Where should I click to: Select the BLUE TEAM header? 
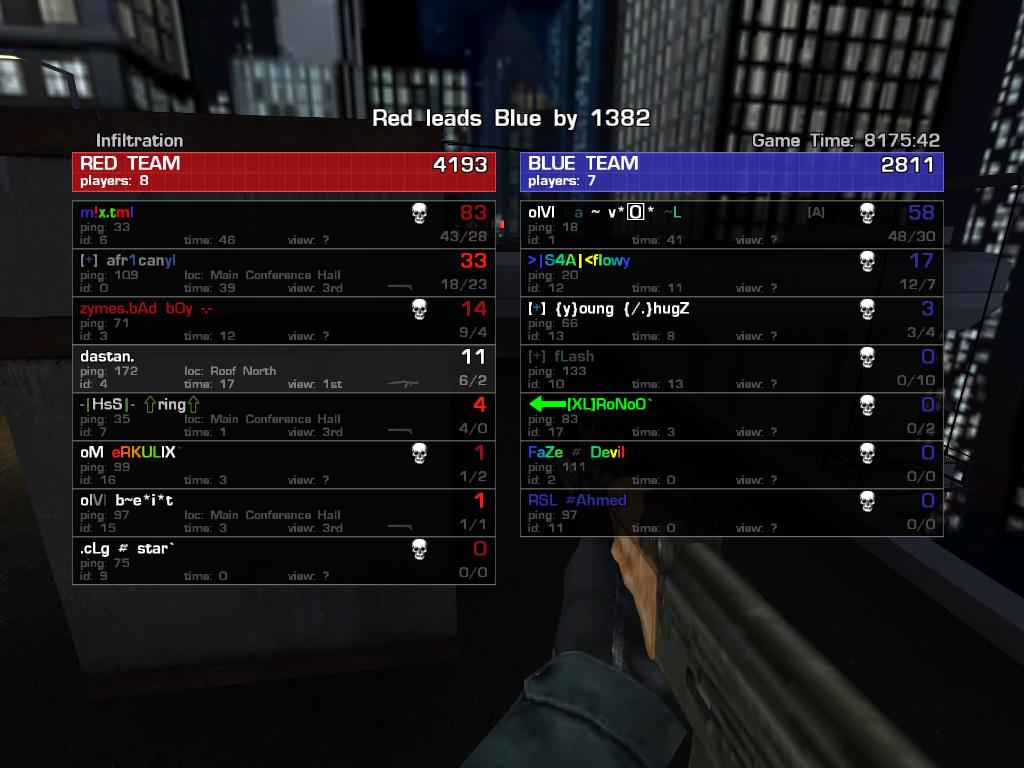732,171
